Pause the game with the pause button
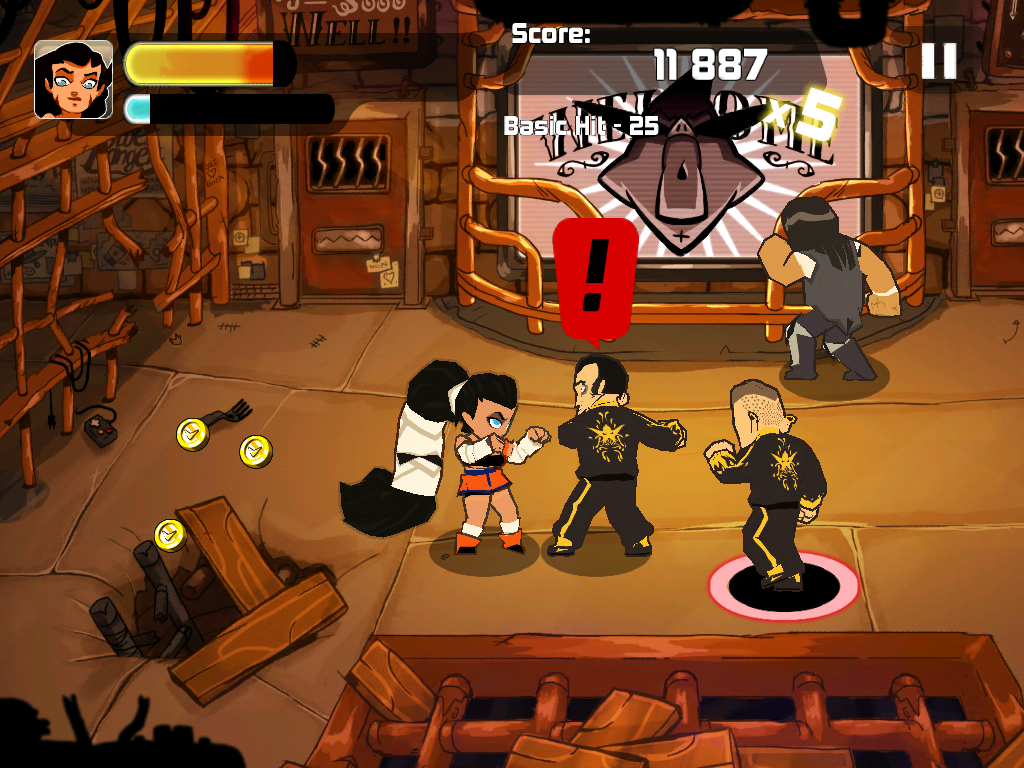 point(939,61)
